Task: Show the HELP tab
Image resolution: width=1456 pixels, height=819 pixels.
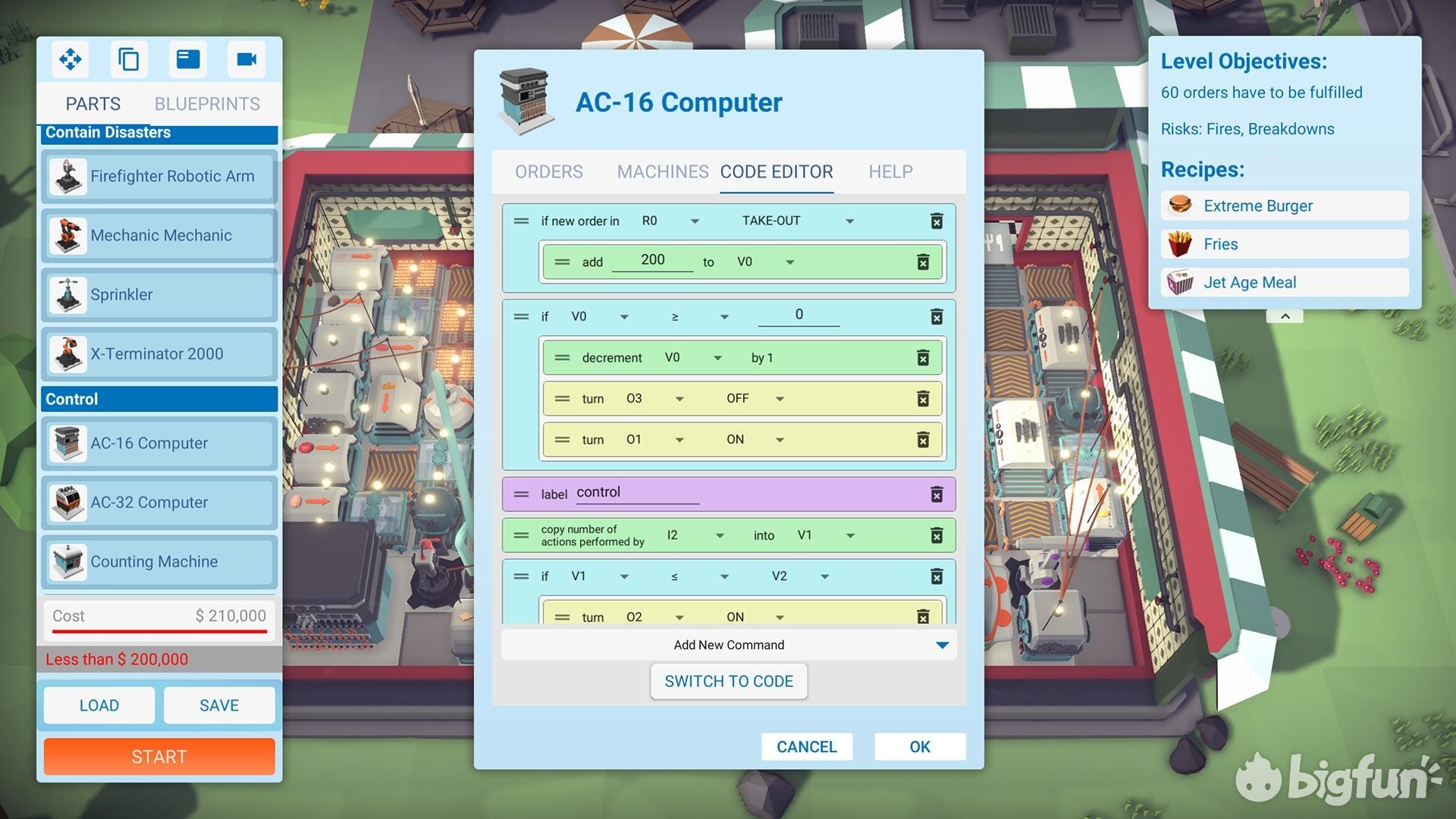Action: point(890,172)
